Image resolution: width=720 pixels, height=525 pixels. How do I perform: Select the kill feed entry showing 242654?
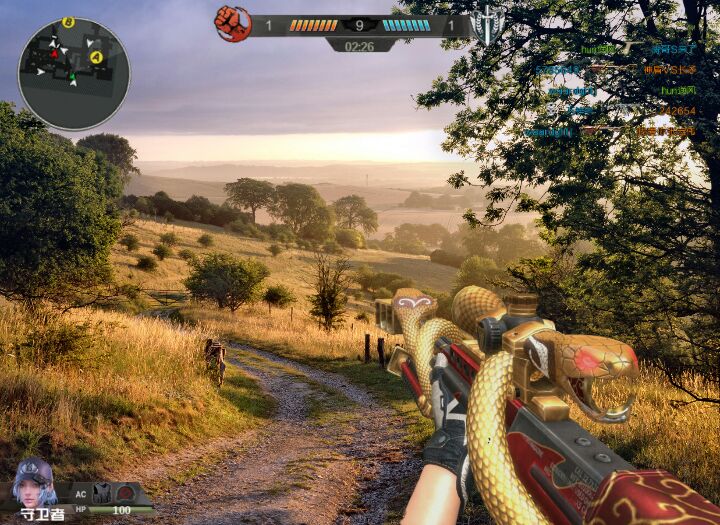[678, 111]
